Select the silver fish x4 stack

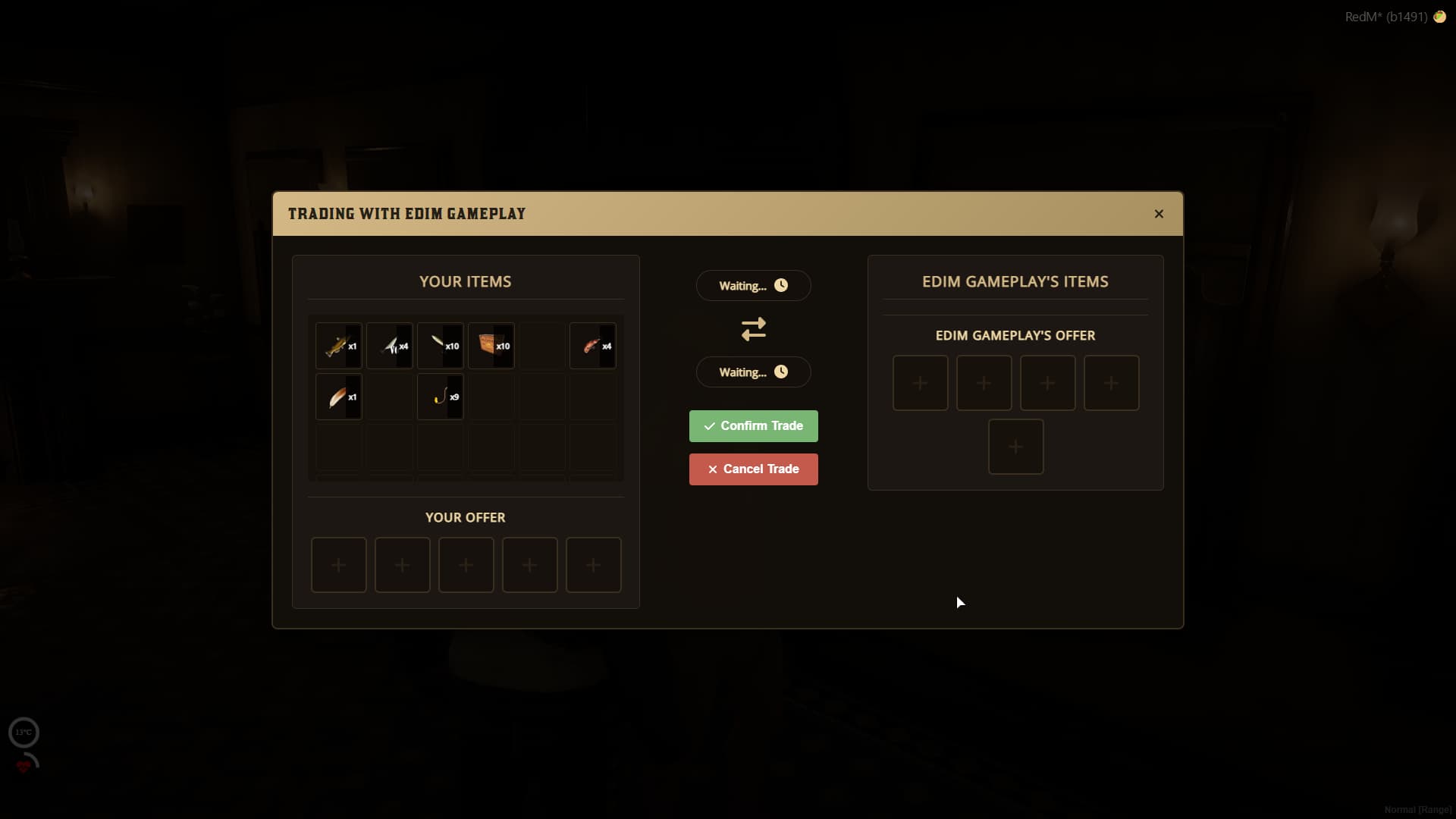tap(390, 346)
